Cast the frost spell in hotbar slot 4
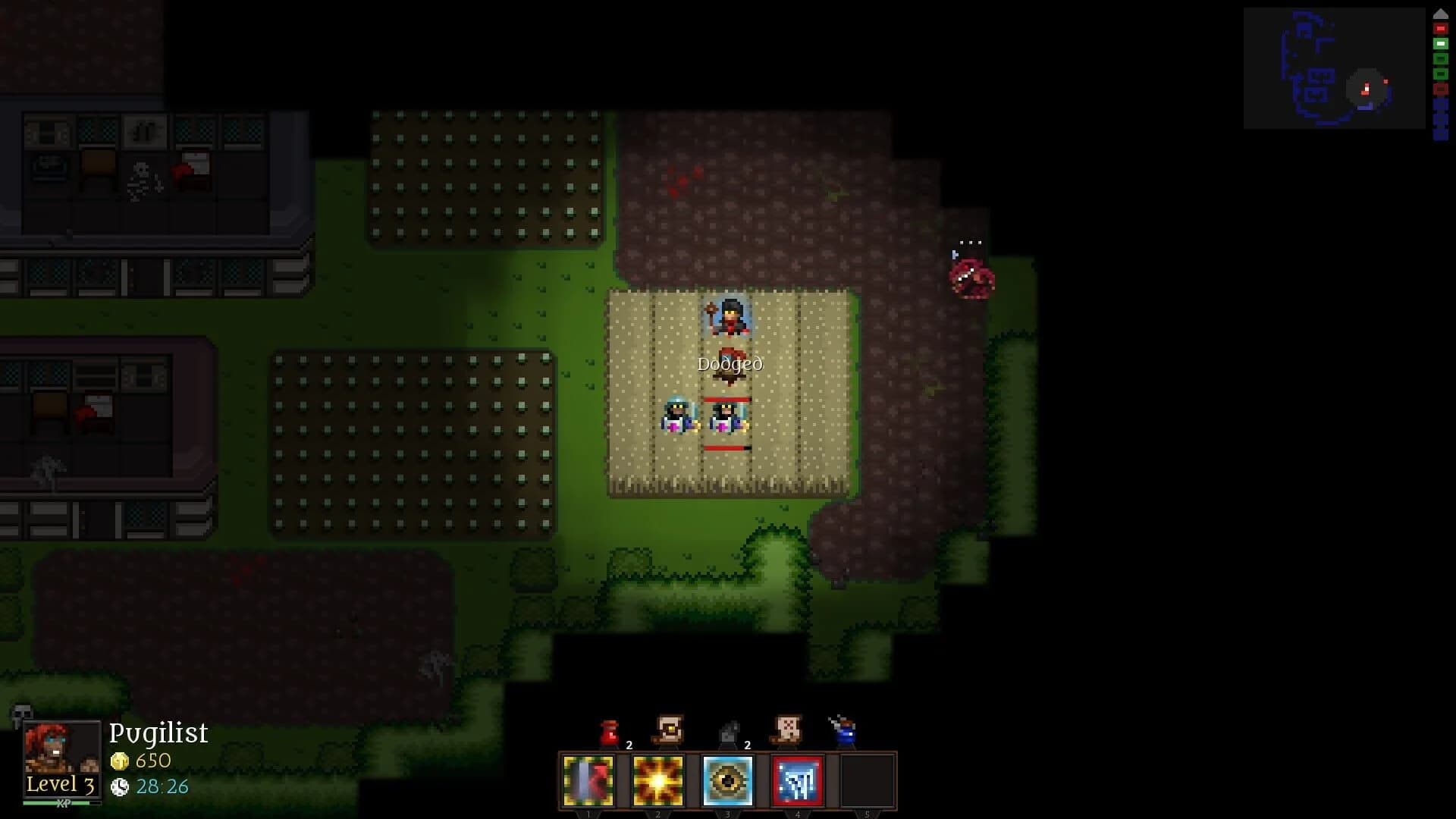 (798, 783)
